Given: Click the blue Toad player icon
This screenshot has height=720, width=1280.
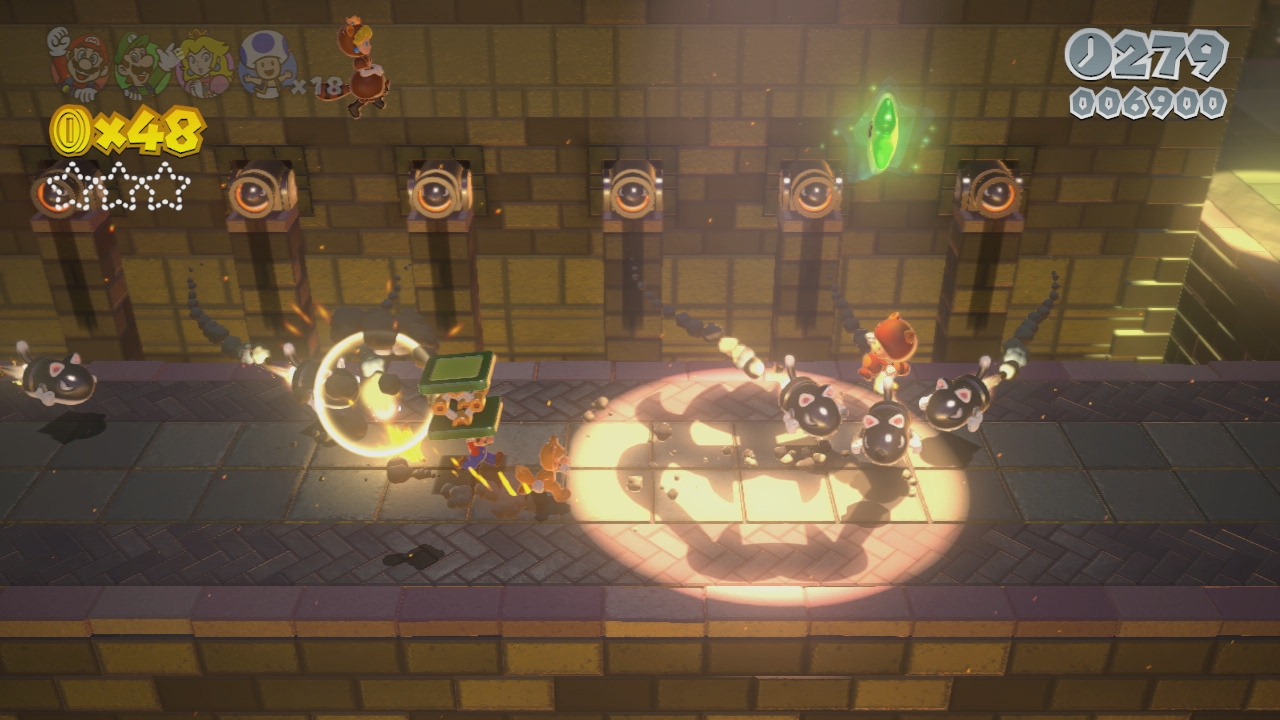Looking at the screenshot, I should coord(268,64).
